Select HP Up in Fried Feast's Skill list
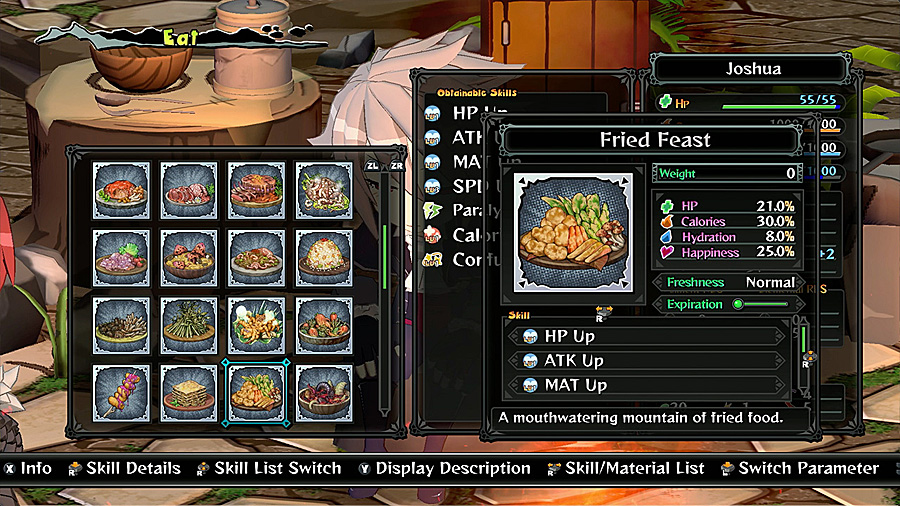This screenshot has width=900, height=506. pyautogui.click(x=650, y=337)
